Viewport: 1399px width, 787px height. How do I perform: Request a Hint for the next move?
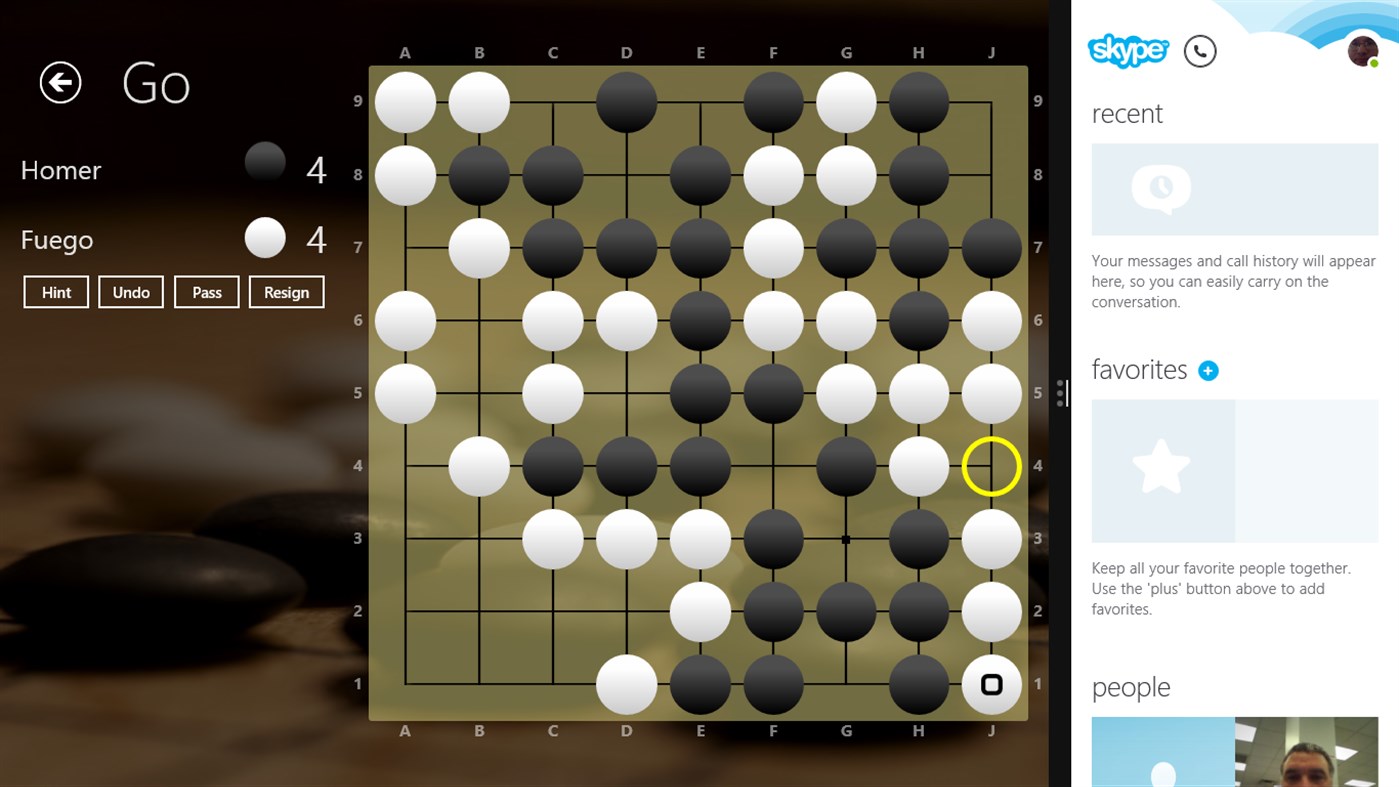55,292
